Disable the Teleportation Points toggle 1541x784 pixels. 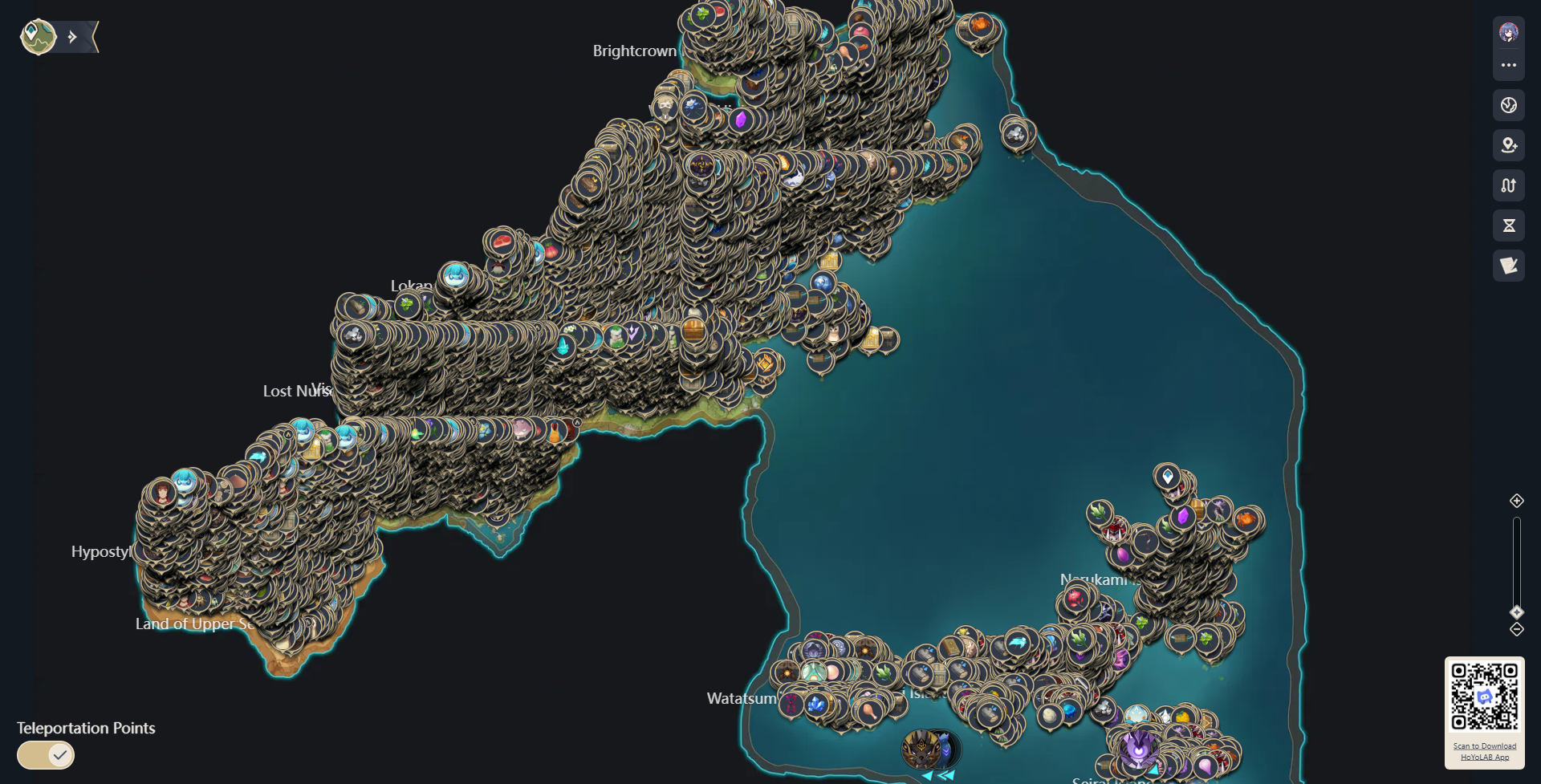click(x=45, y=755)
